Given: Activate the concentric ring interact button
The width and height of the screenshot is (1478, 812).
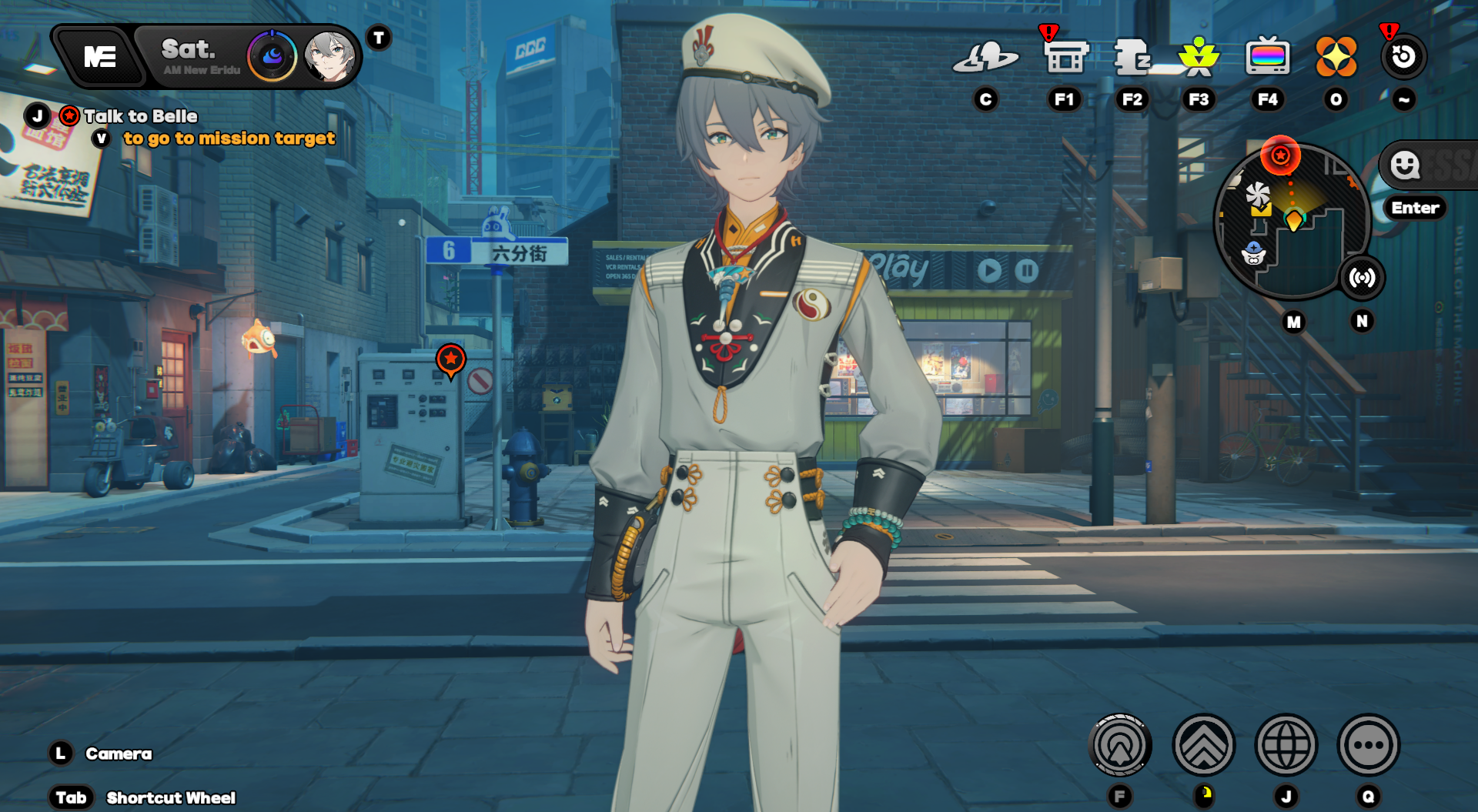Looking at the screenshot, I should (x=1120, y=745).
